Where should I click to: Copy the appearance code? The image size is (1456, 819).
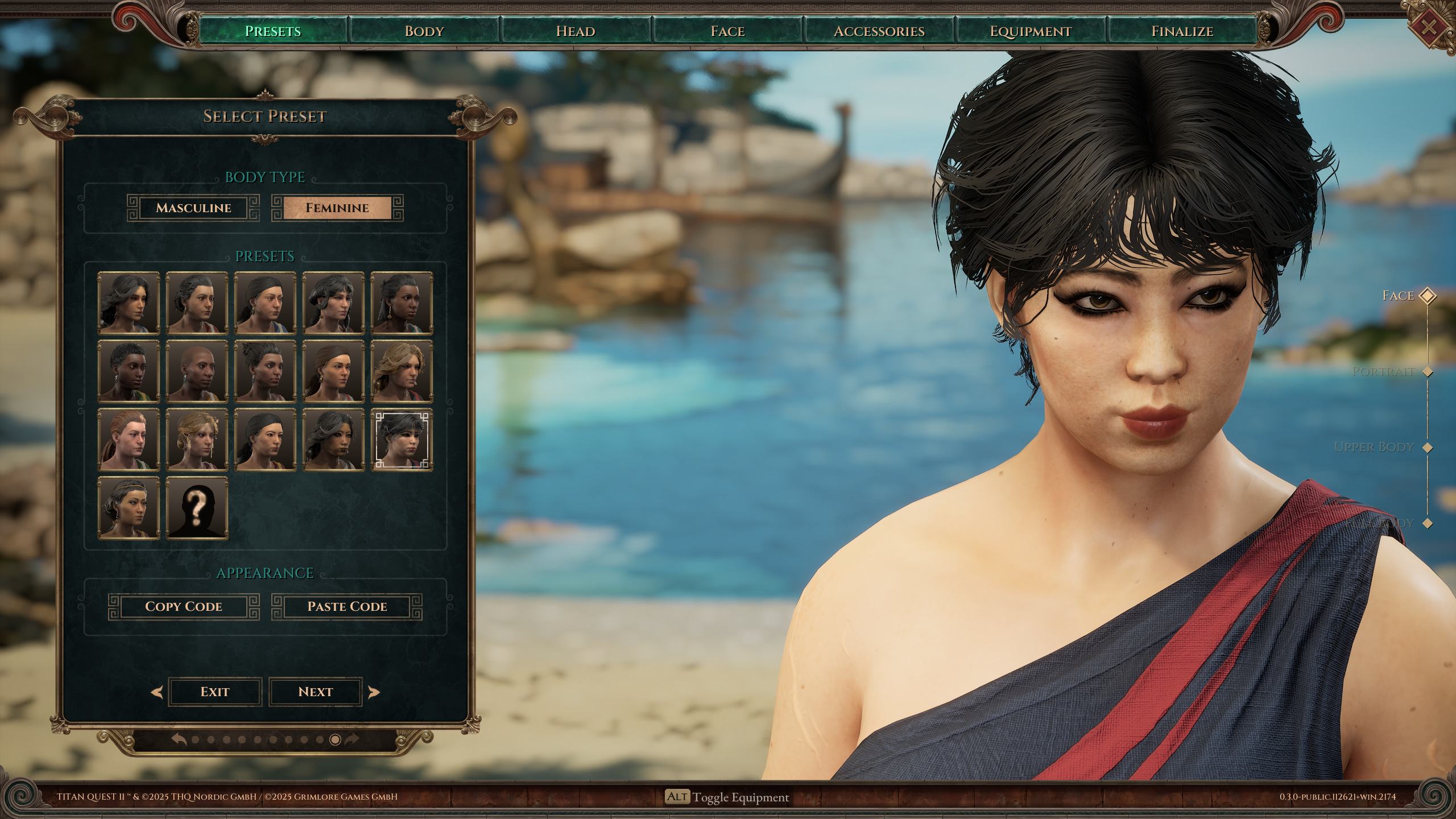pyautogui.click(x=184, y=606)
